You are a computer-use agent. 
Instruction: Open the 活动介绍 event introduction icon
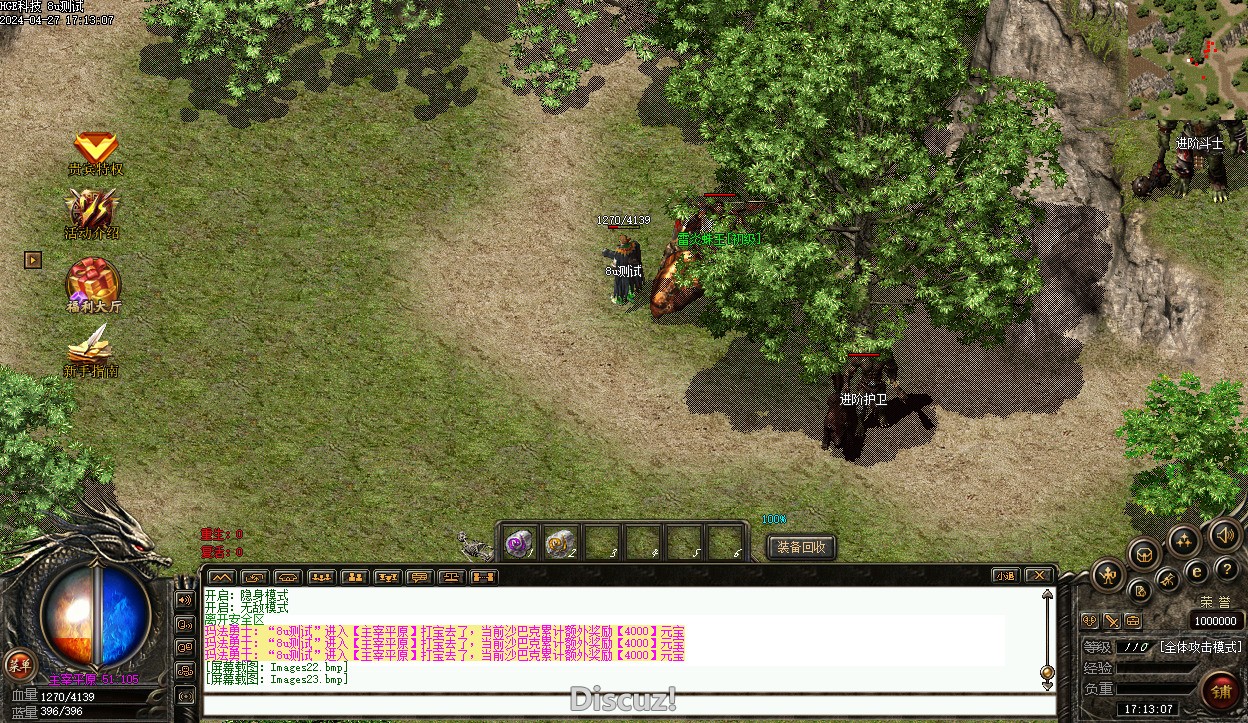(93, 212)
